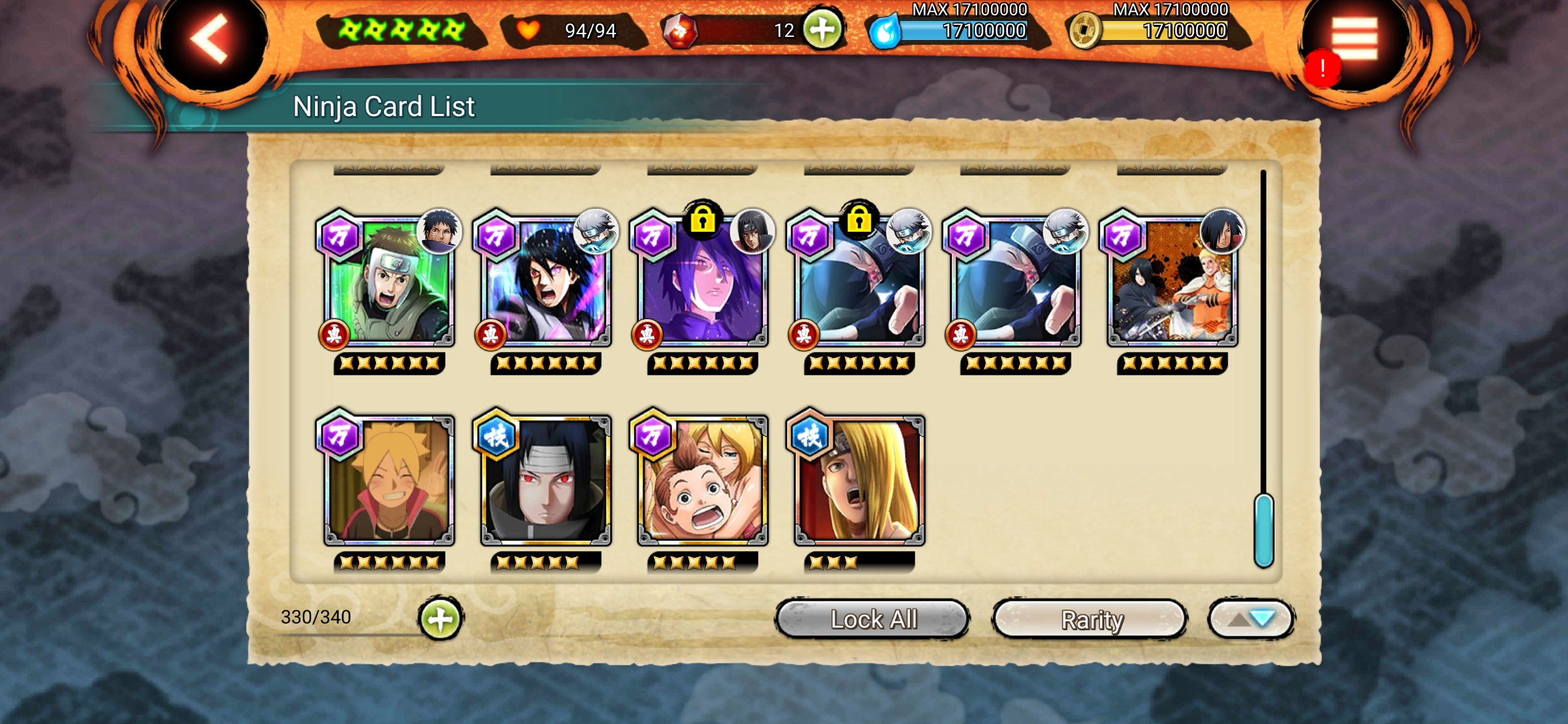The width and height of the screenshot is (1568, 724).
Task: Activate the Lock All button
Action: (x=872, y=619)
